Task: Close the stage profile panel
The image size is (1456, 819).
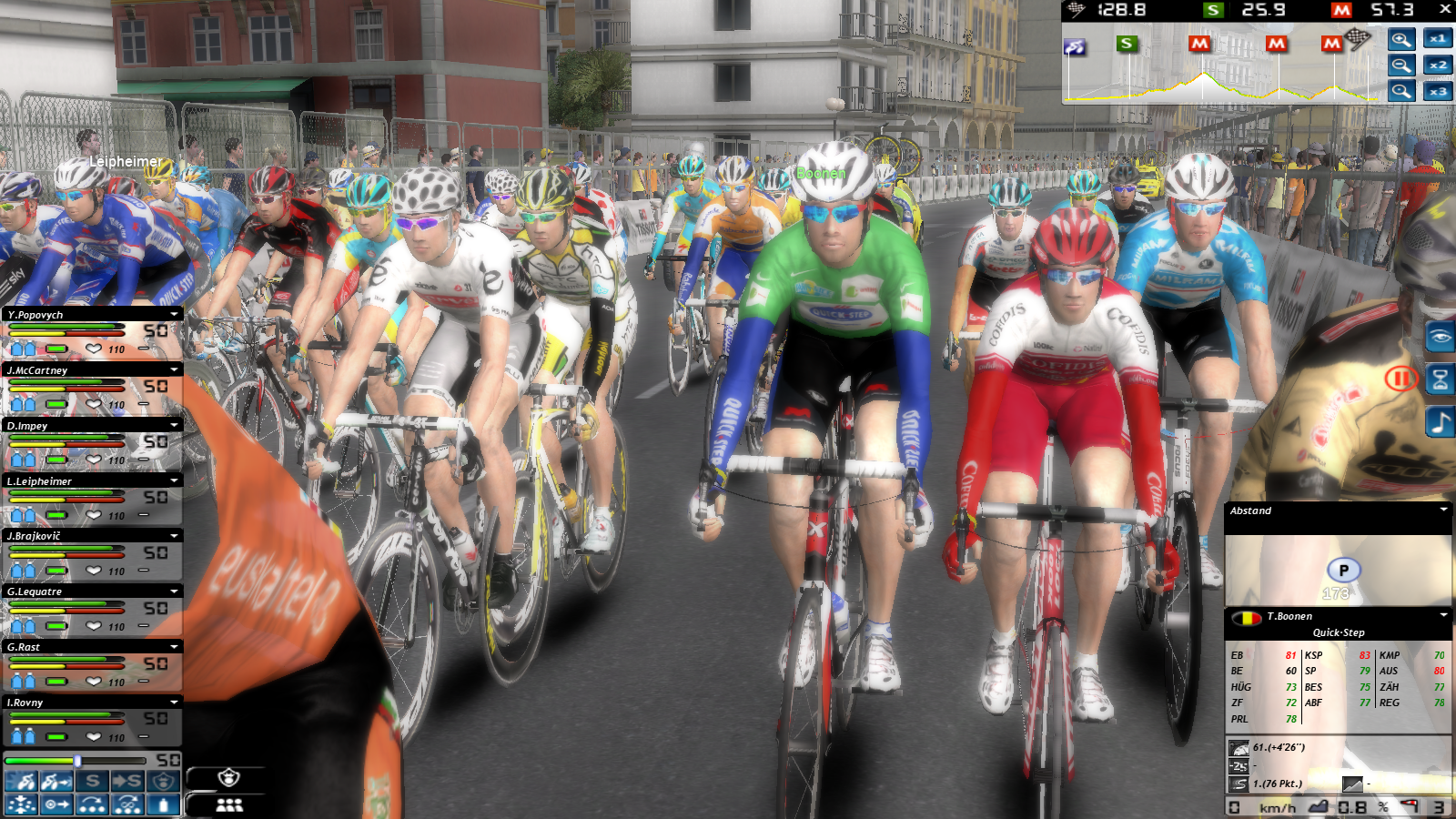Action: pyautogui.click(x=1445, y=9)
